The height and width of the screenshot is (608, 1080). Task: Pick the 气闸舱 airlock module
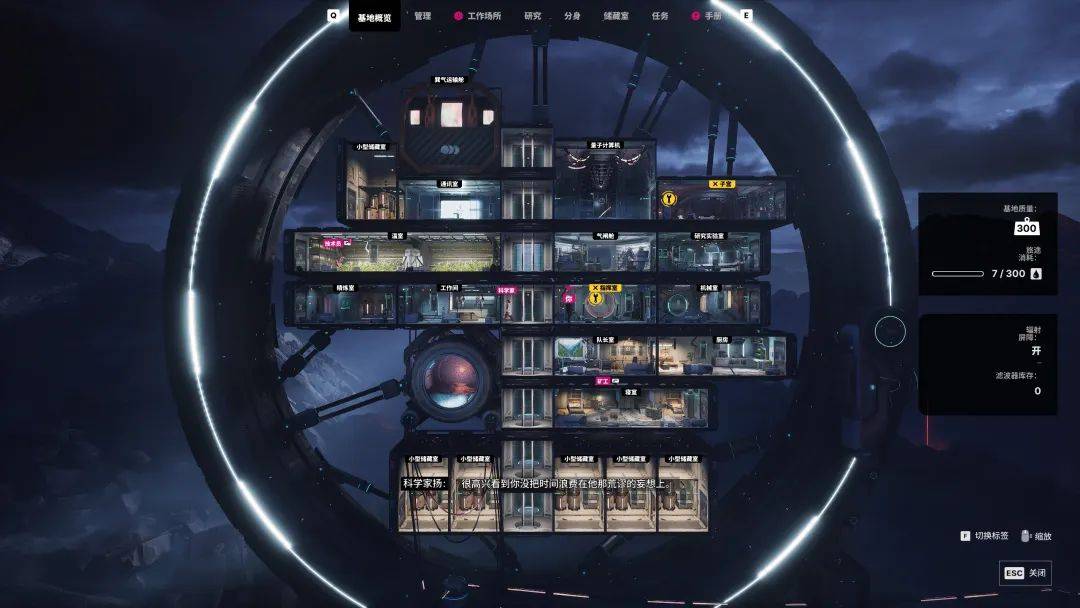point(604,256)
